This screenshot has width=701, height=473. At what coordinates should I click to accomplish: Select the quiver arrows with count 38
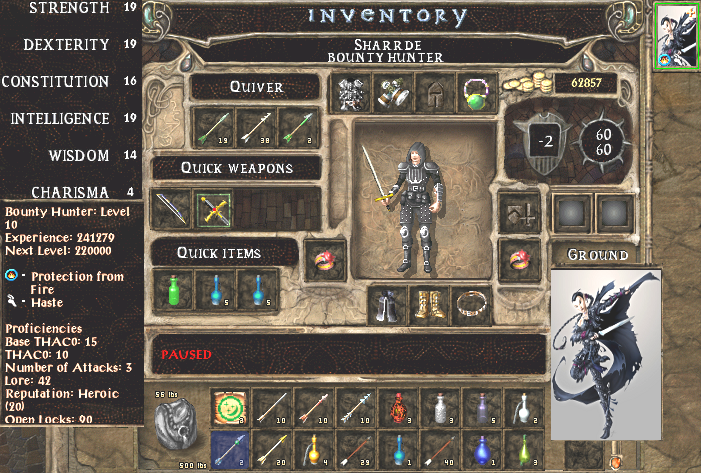[x=252, y=126]
